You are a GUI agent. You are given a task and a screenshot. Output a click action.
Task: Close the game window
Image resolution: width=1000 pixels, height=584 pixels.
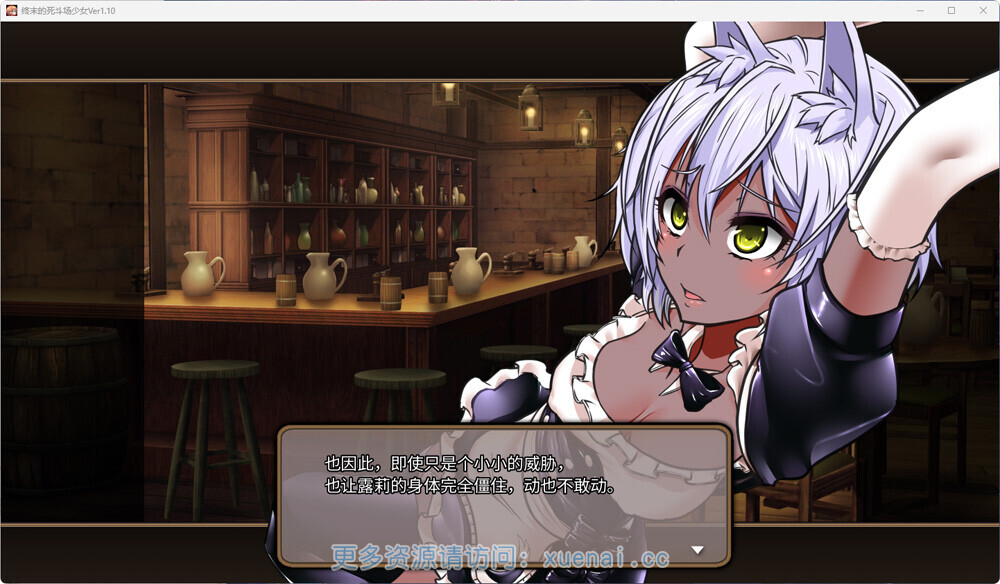982,10
